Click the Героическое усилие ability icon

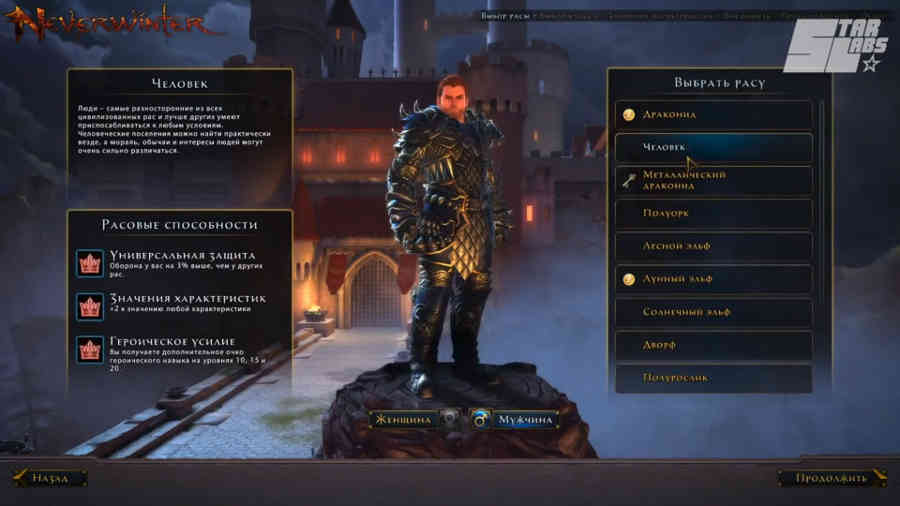point(90,349)
